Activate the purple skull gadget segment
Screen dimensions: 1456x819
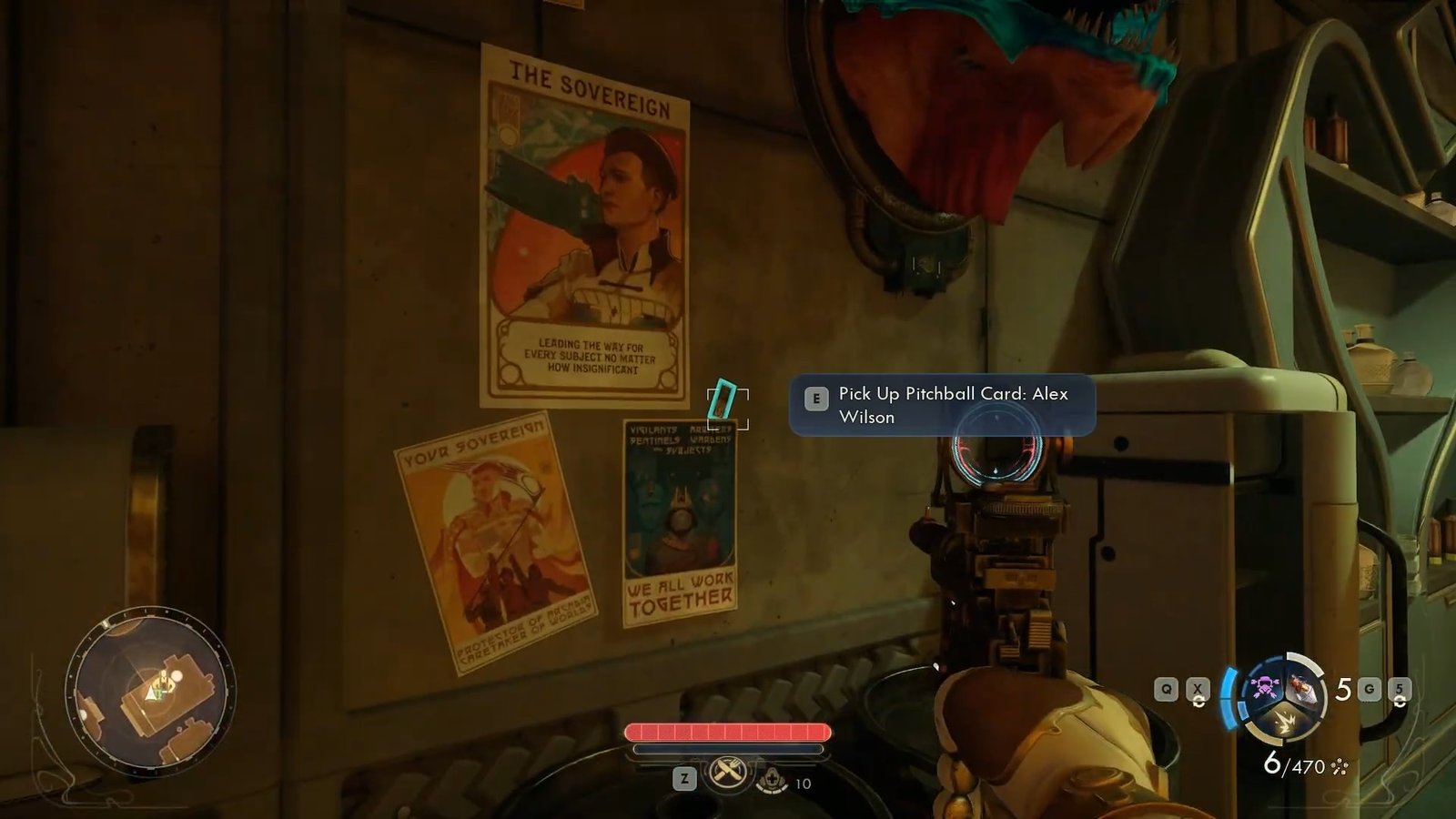1264,687
